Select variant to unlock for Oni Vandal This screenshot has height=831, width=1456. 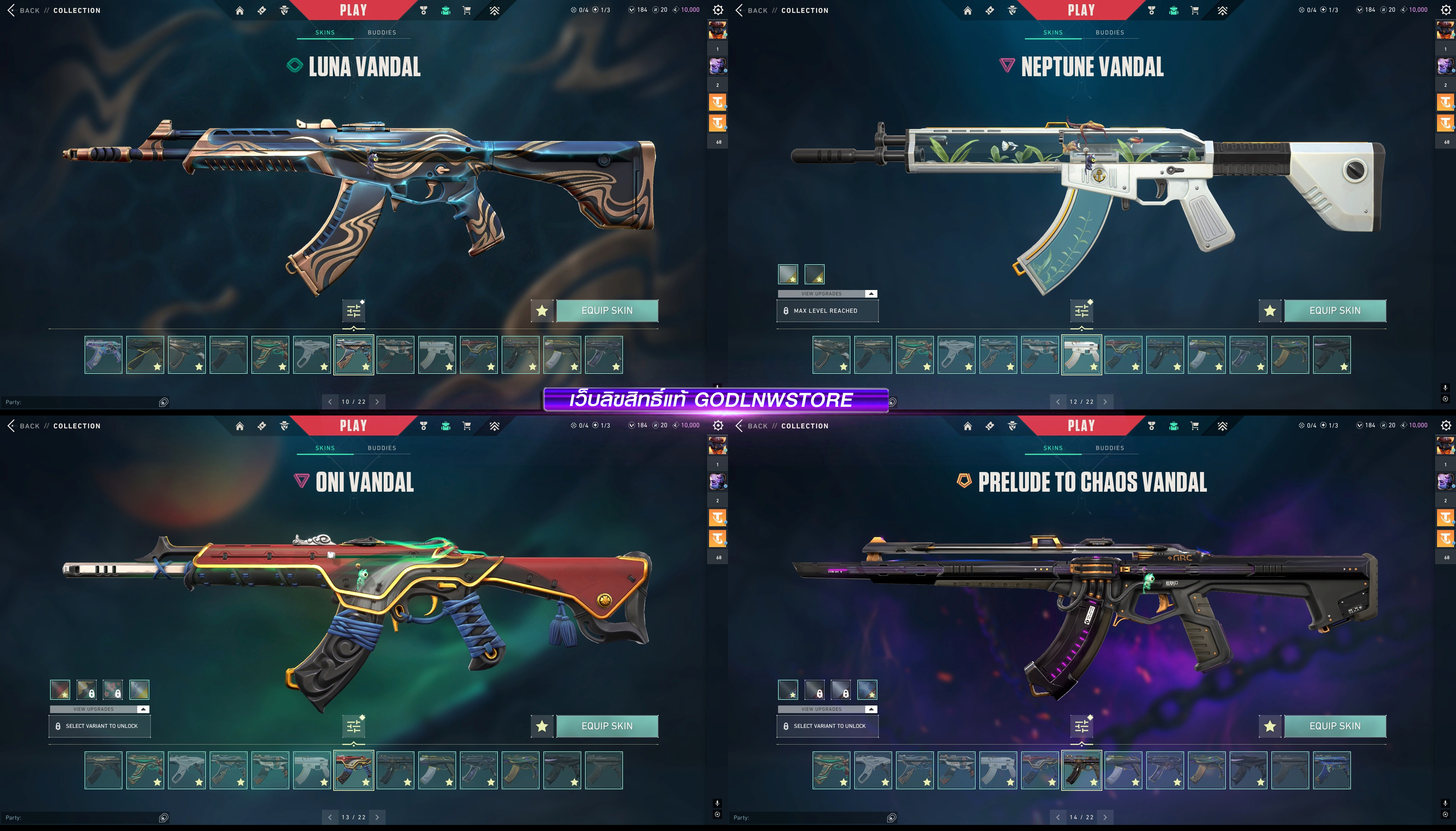point(100,726)
